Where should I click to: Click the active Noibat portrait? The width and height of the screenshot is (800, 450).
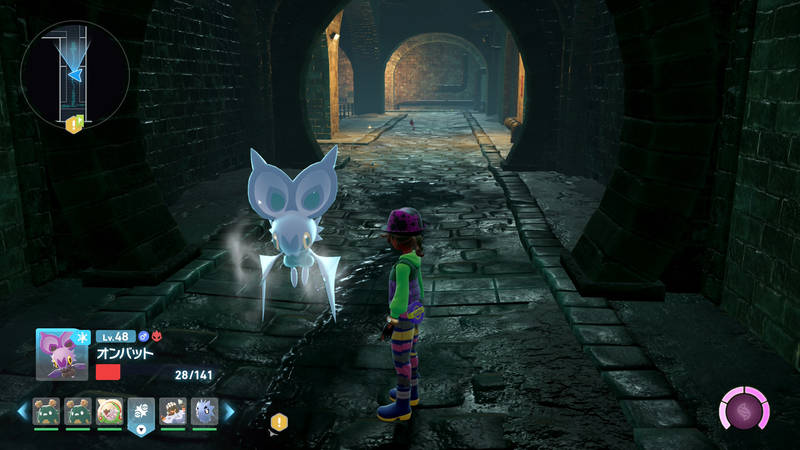[61, 355]
